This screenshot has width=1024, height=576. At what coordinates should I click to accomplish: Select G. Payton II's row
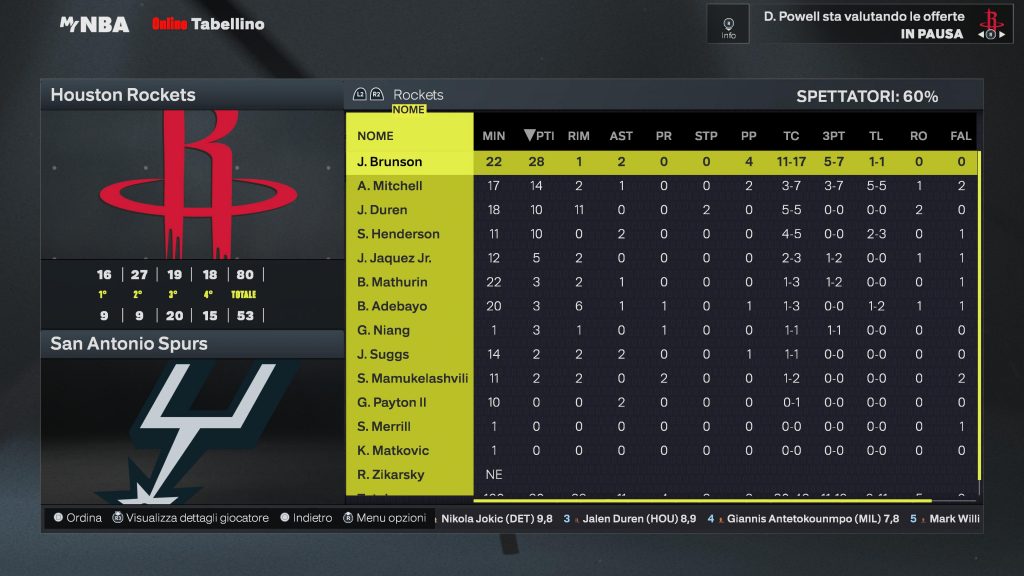(x=392, y=402)
